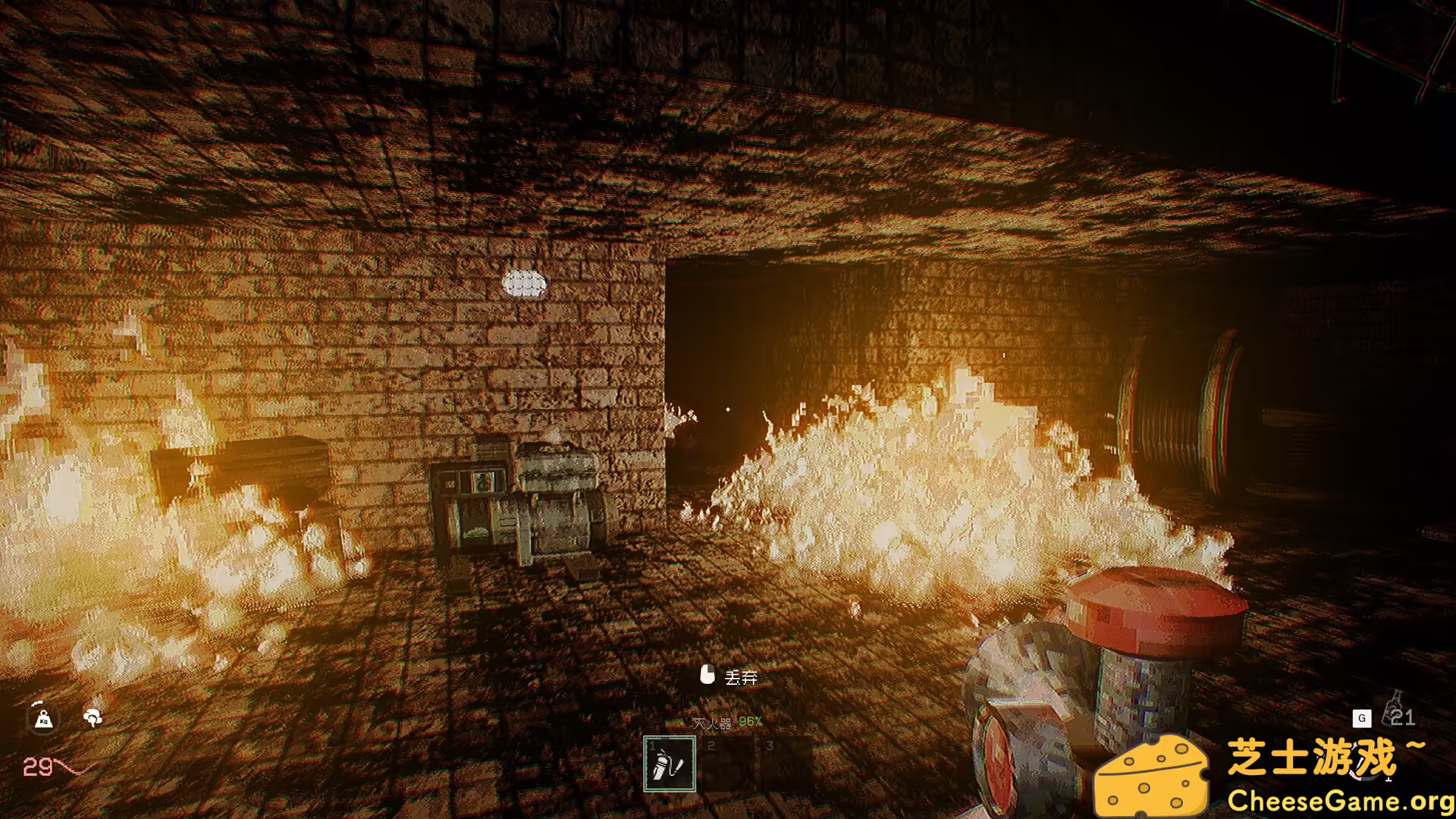This screenshot has width=1456, height=819.
Task: Select the fire extinguisher hotbar slot
Action: 669,764
